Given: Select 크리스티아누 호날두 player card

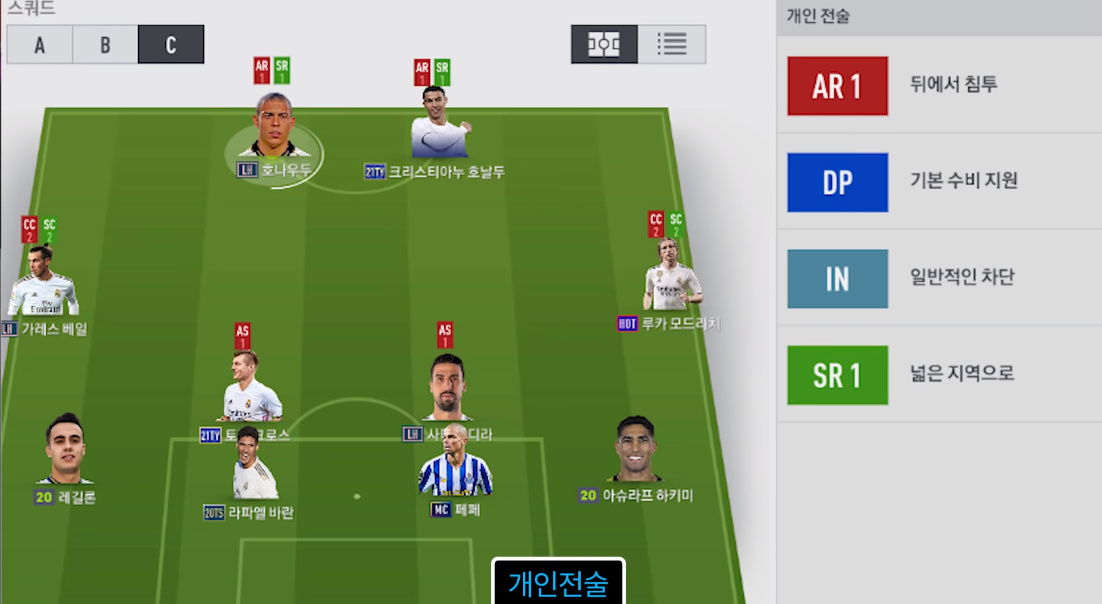Looking at the screenshot, I should 435,125.
